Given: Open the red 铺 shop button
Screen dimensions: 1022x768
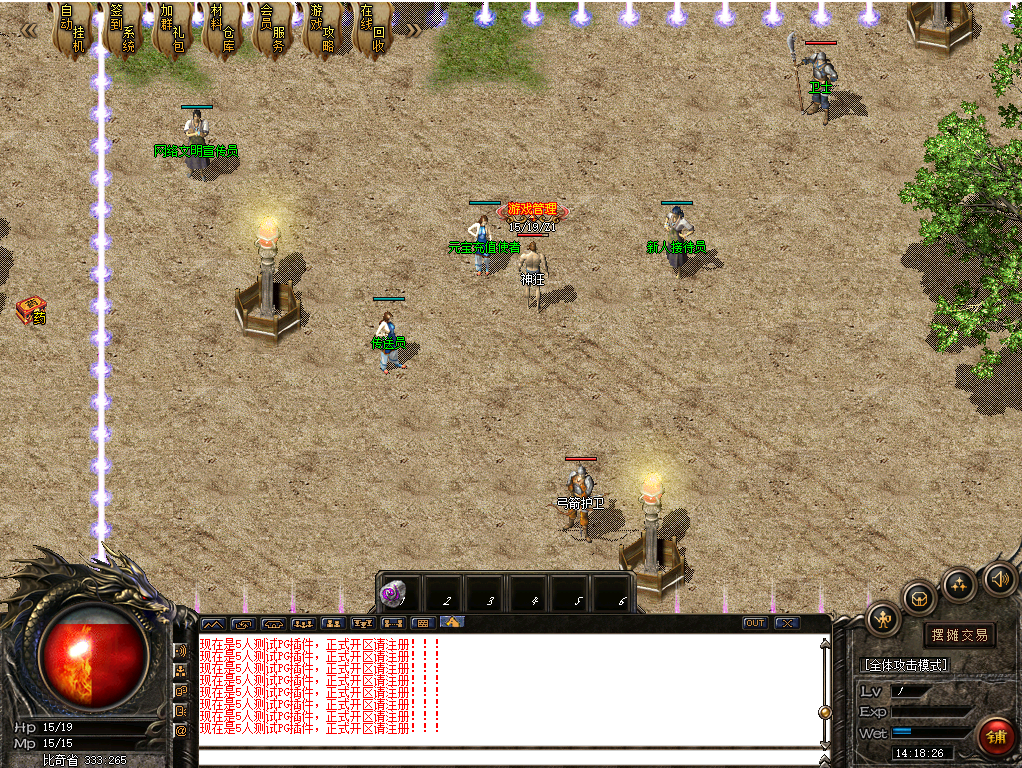Looking at the screenshot, I should pyautogui.click(x=996, y=737).
